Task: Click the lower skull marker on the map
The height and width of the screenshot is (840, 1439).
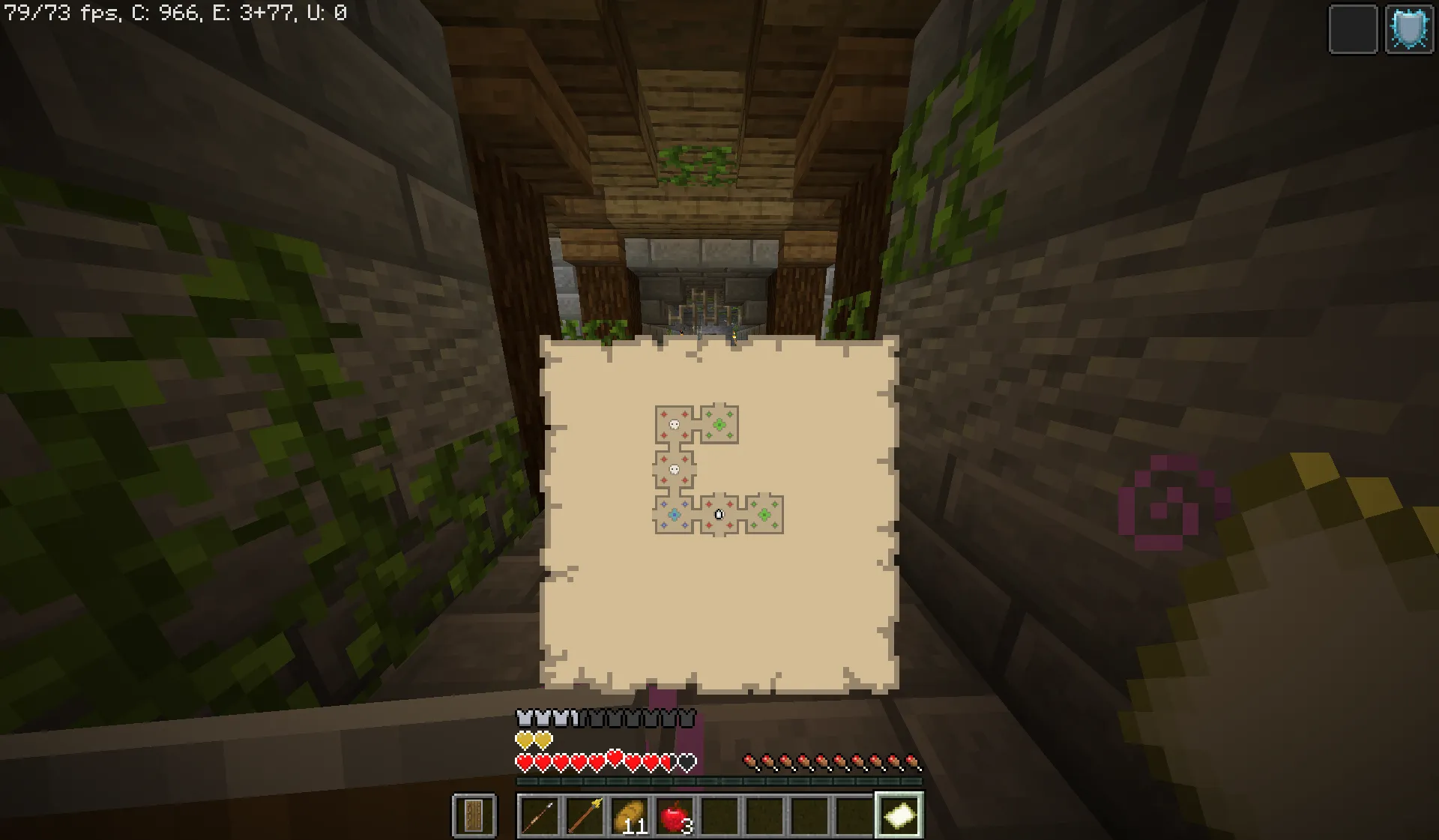Action: tap(675, 468)
